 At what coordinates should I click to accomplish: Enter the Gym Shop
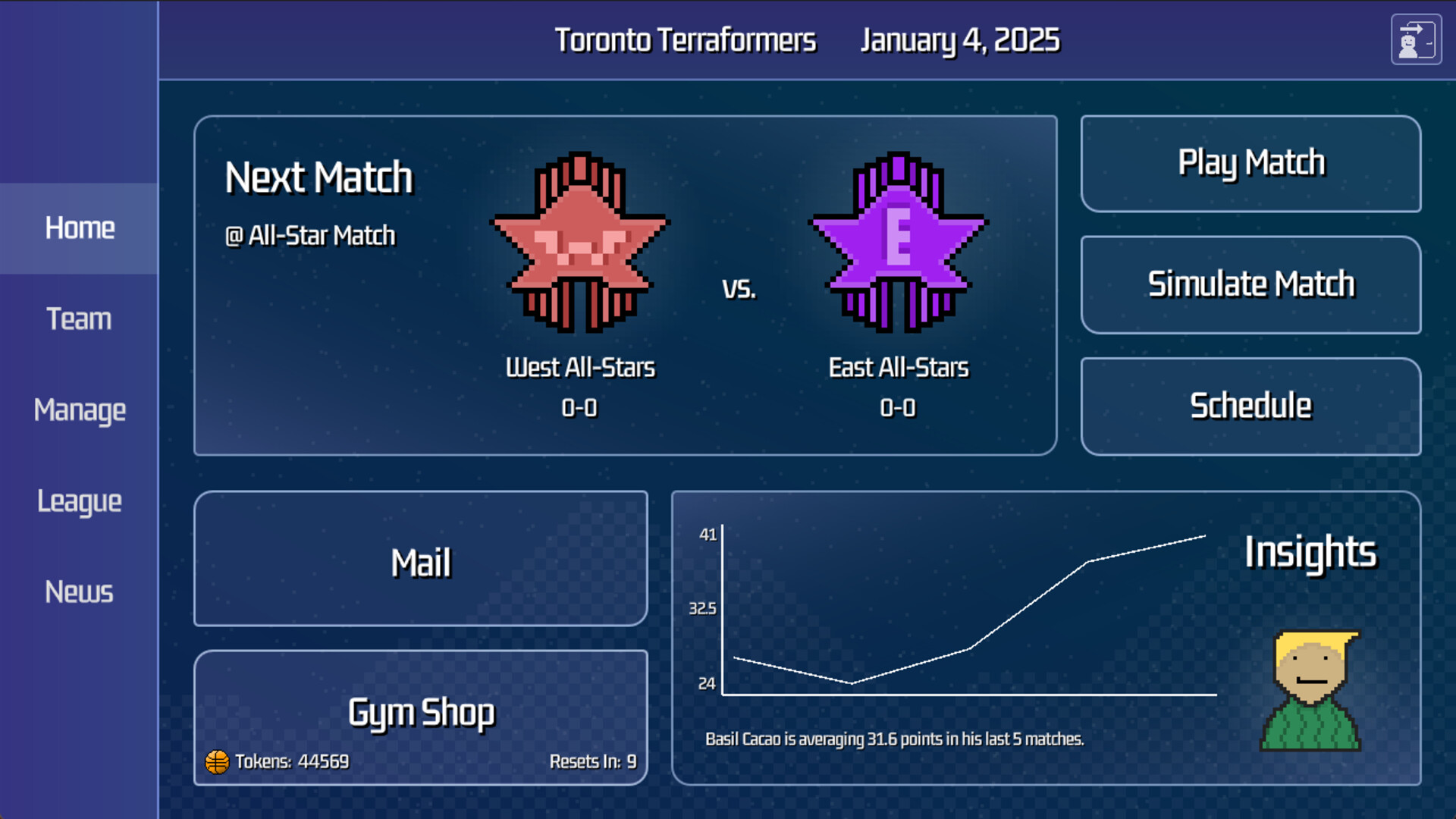421,711
